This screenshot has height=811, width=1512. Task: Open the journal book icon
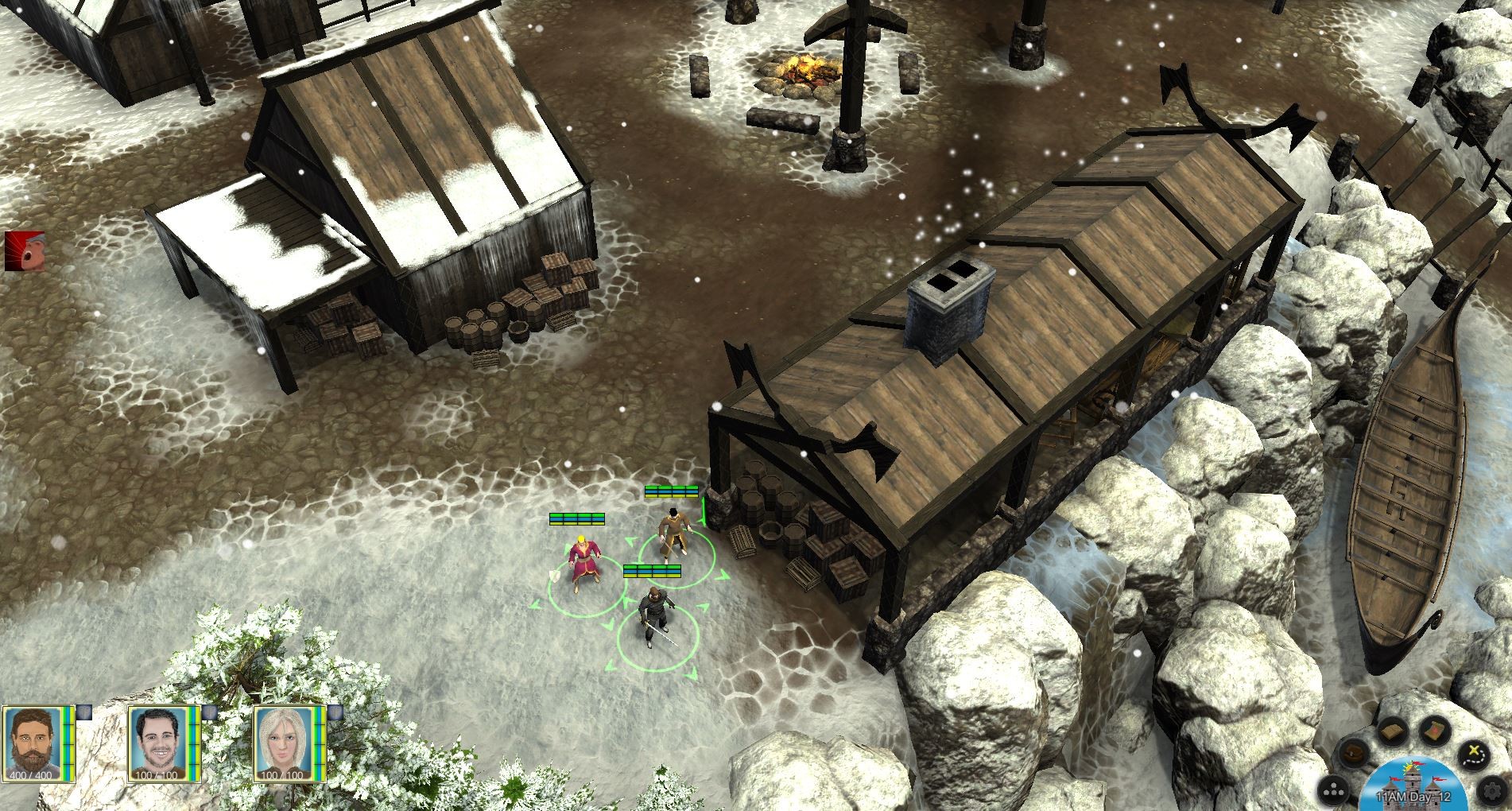(1392, 730)
